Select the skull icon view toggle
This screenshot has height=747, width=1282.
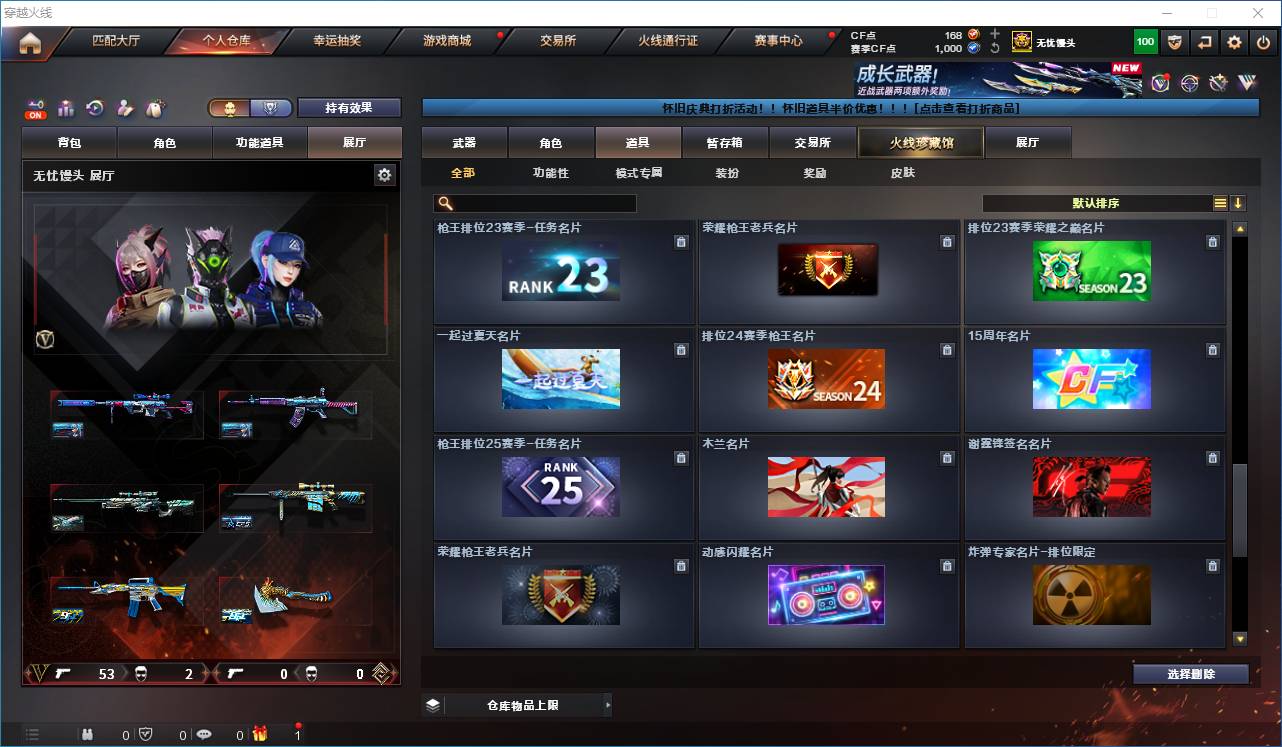tap(229, 107)
